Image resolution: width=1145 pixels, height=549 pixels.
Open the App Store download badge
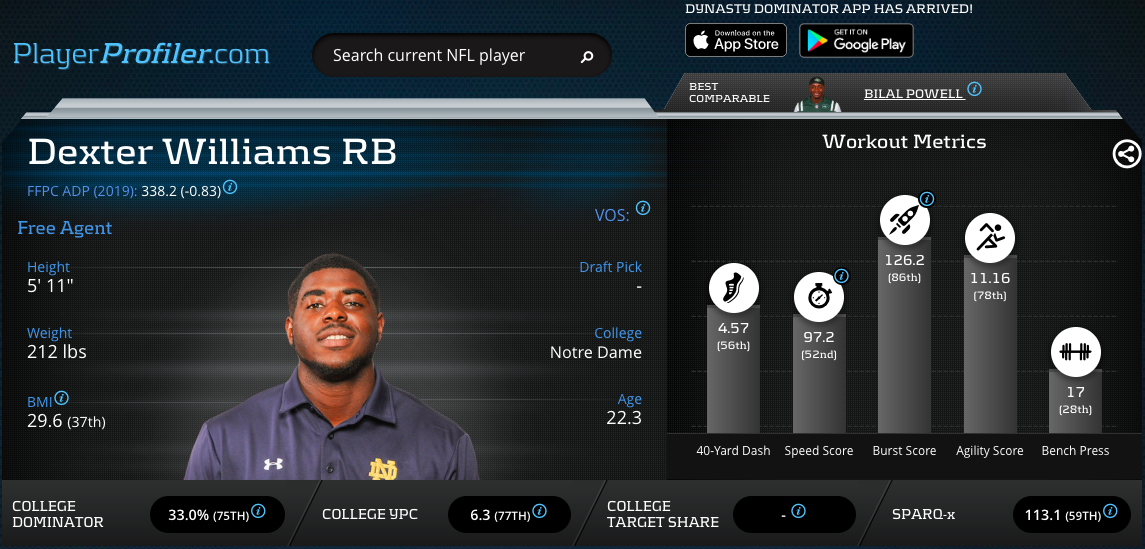click(x=735, y=40)
